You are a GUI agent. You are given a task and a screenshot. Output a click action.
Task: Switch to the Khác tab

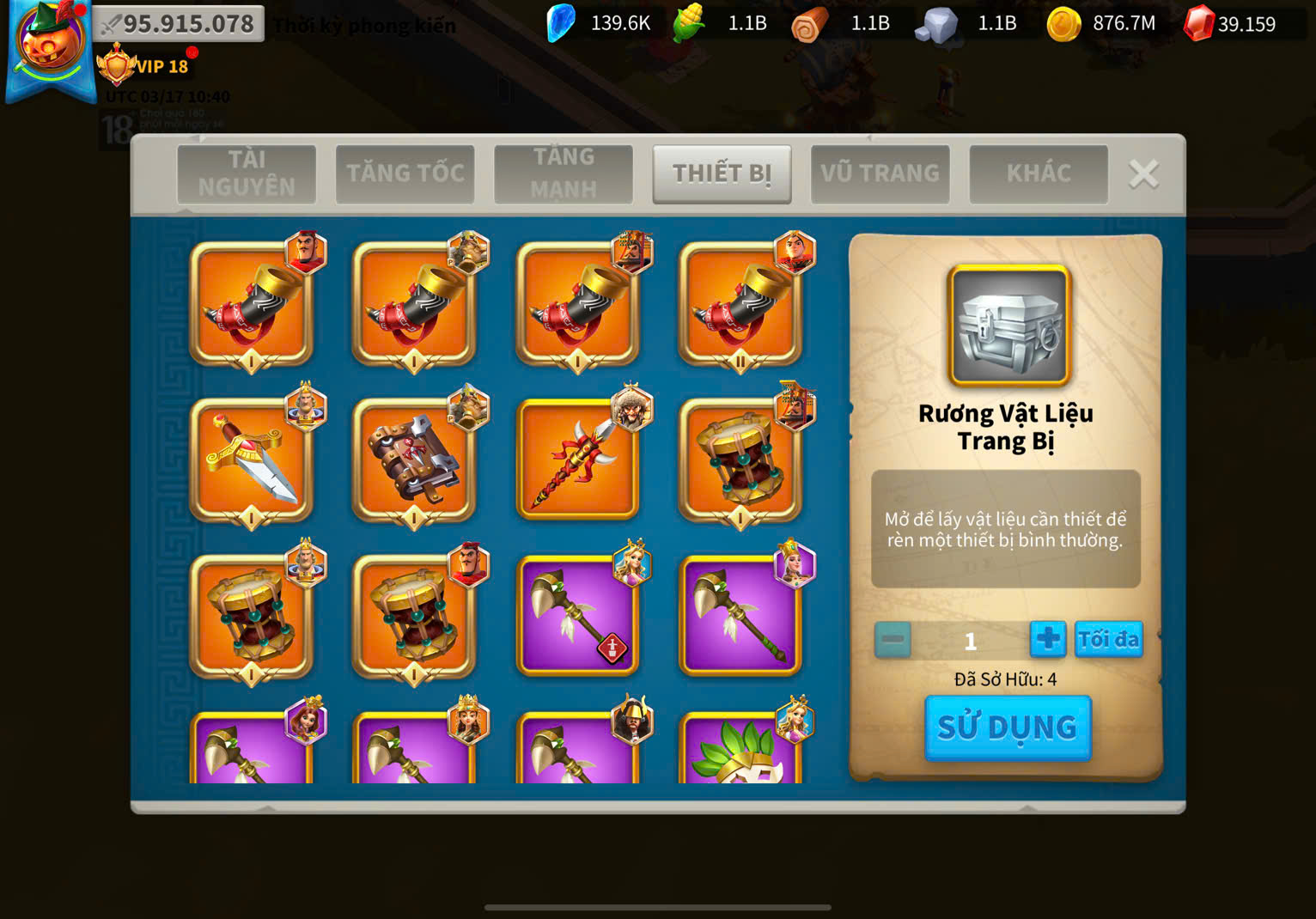coord(1038,173)
